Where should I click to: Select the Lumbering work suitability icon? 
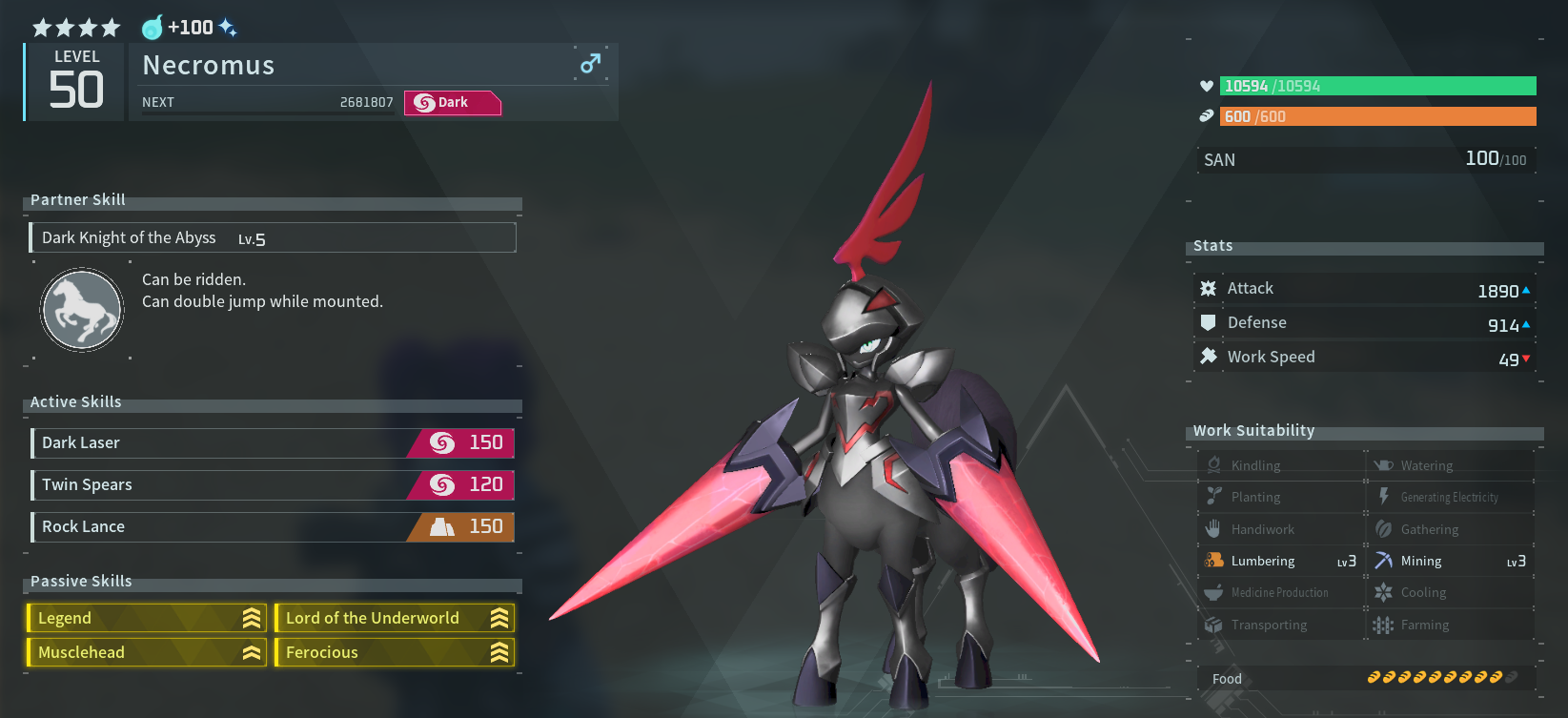click(1214, 561)
